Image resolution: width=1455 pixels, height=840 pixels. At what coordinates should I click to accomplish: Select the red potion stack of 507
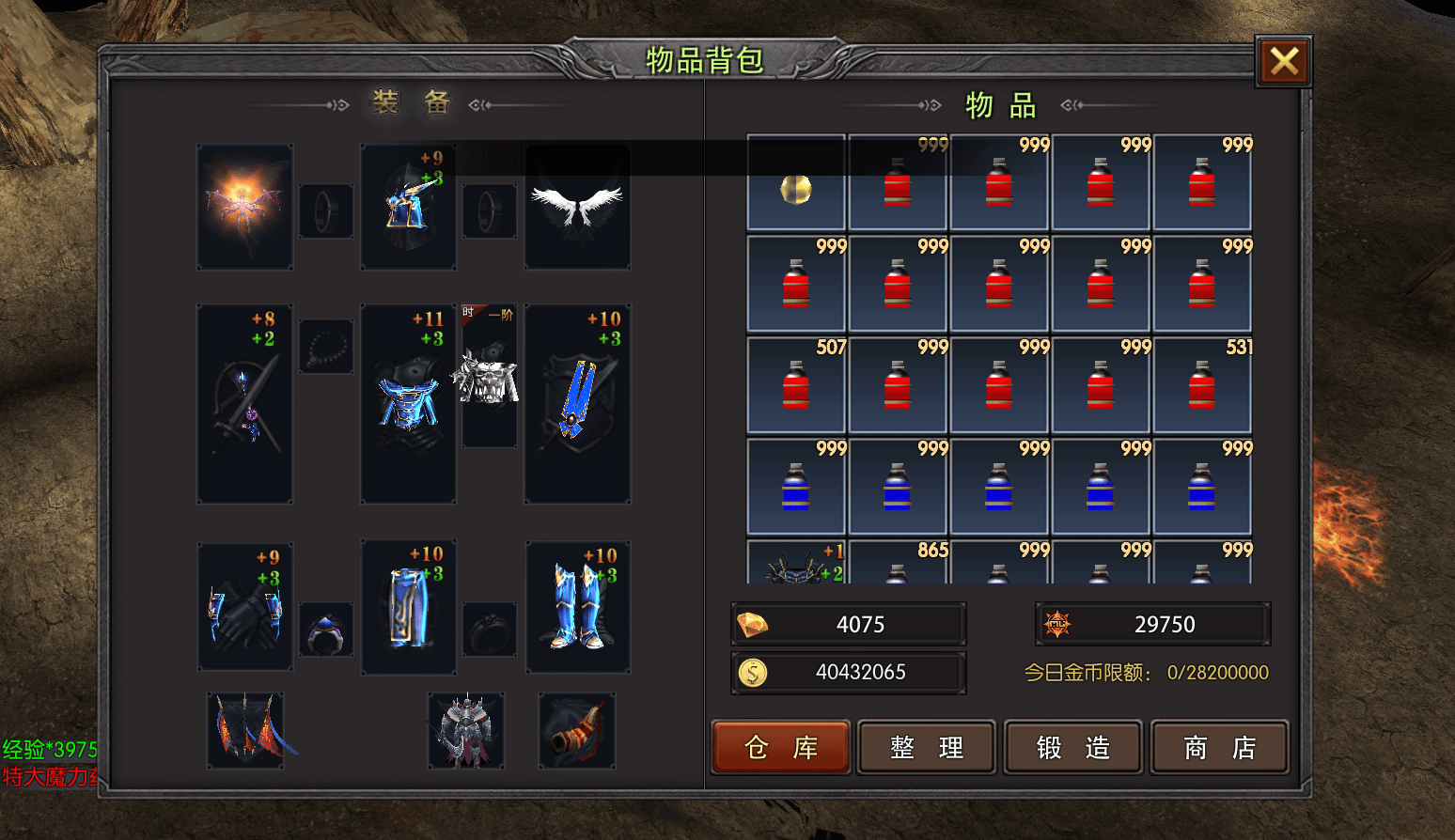[796, 384]
